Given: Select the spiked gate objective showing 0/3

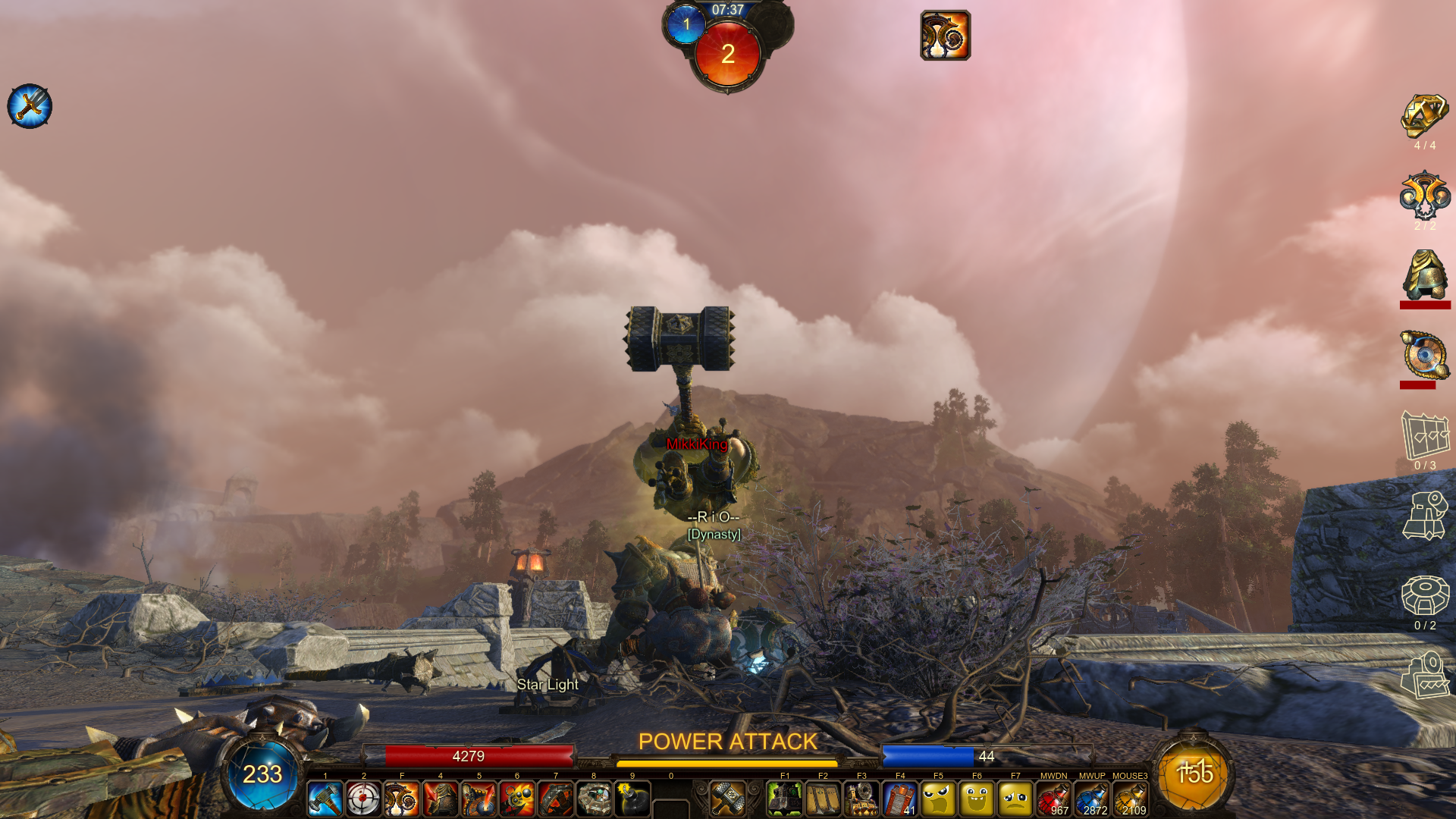Looking at the screenshot, I should pyautogui.click(x=1425, y=435).
